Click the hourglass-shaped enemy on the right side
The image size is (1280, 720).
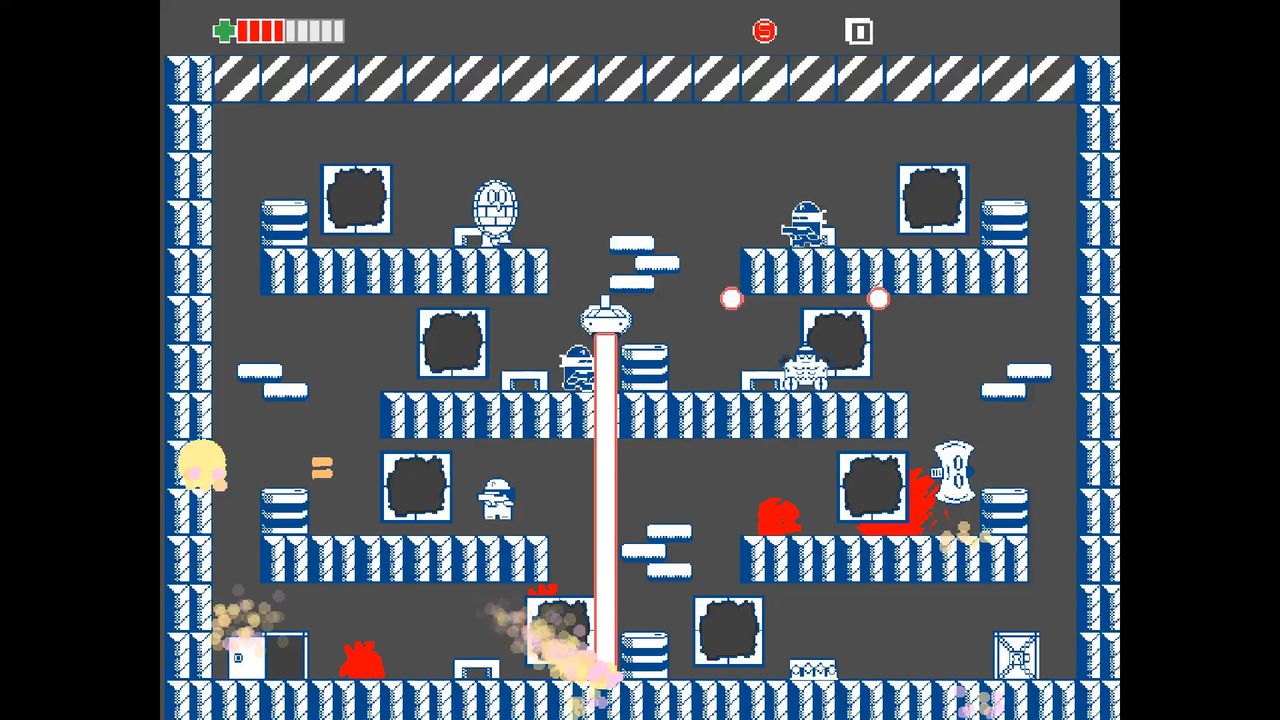coord(955,472)
